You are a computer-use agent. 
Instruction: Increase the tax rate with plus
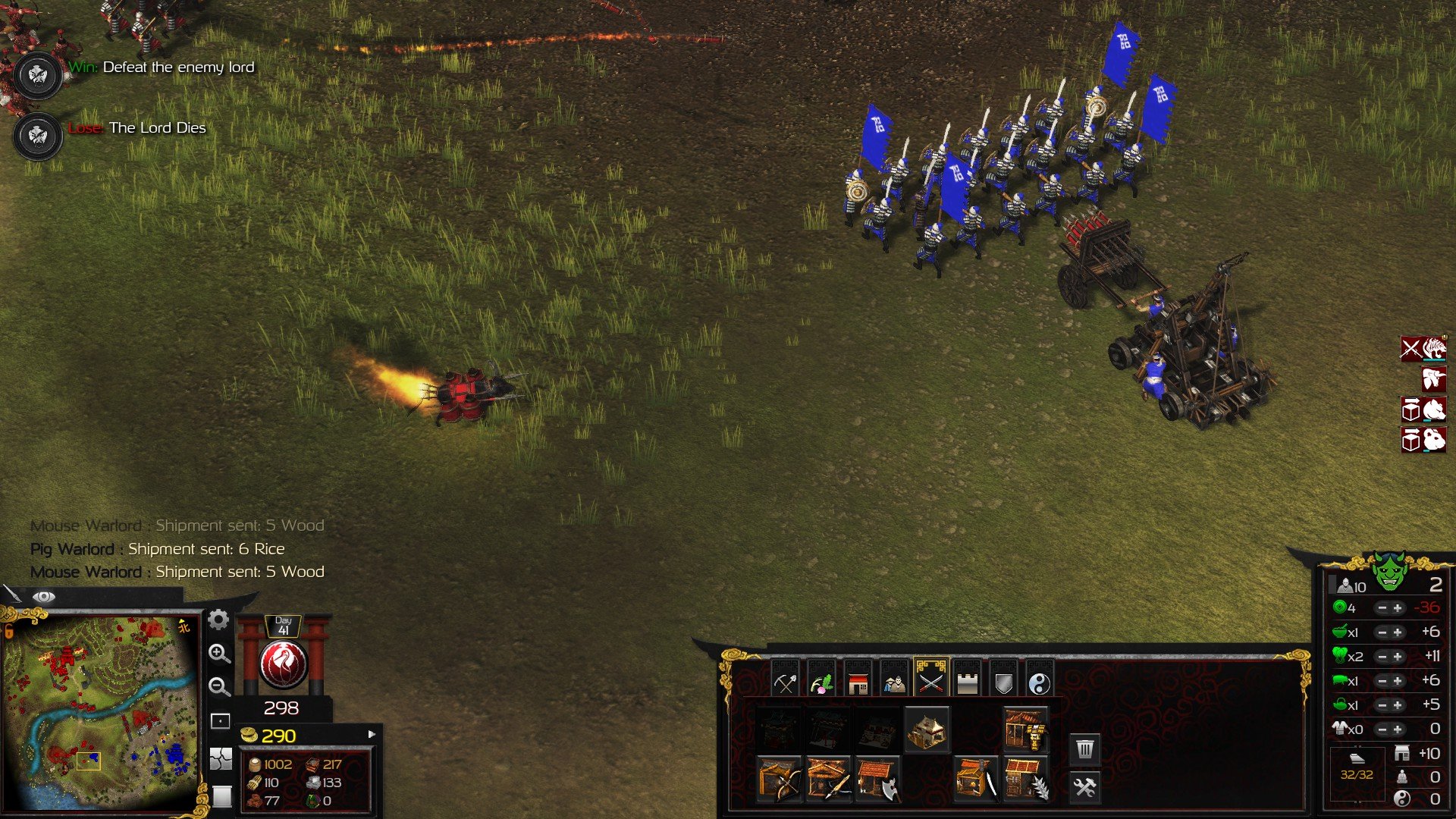click(1398, 608)
